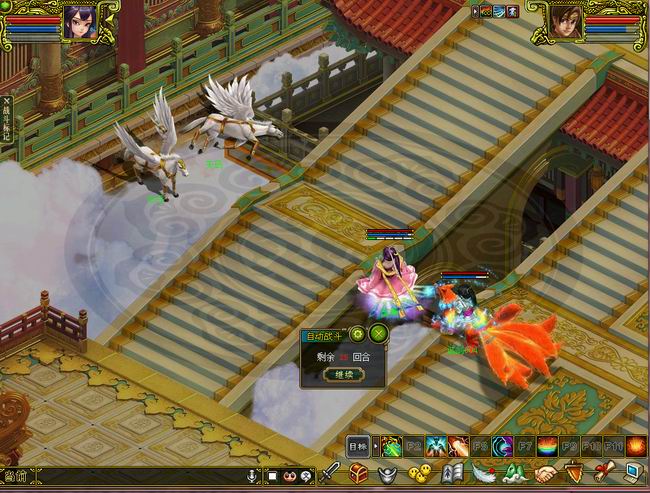Open the red scroll icon
The width and height of the screenshot is (650, 493).
click(x=603, y=474)
